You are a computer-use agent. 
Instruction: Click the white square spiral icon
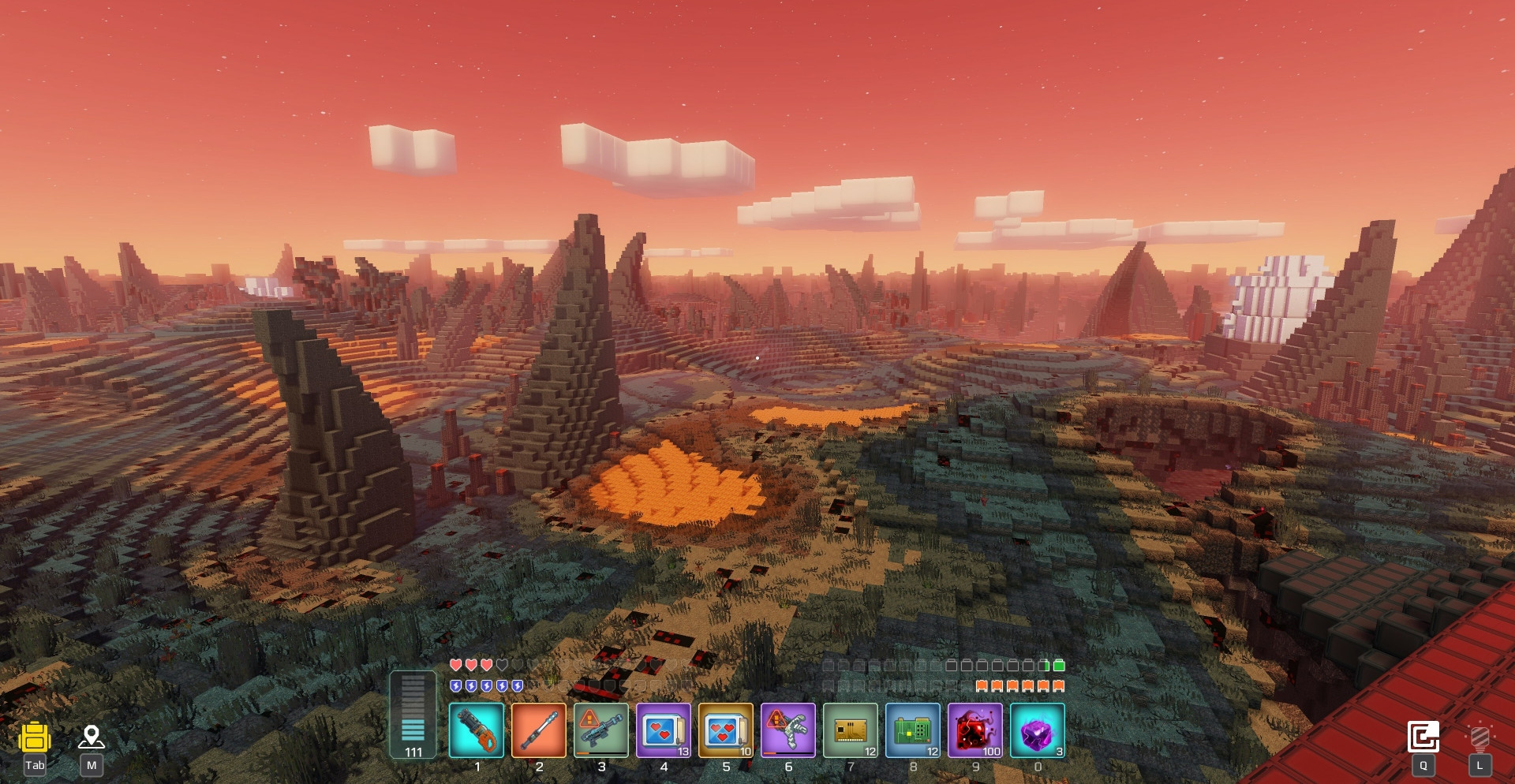point(1423,737)
